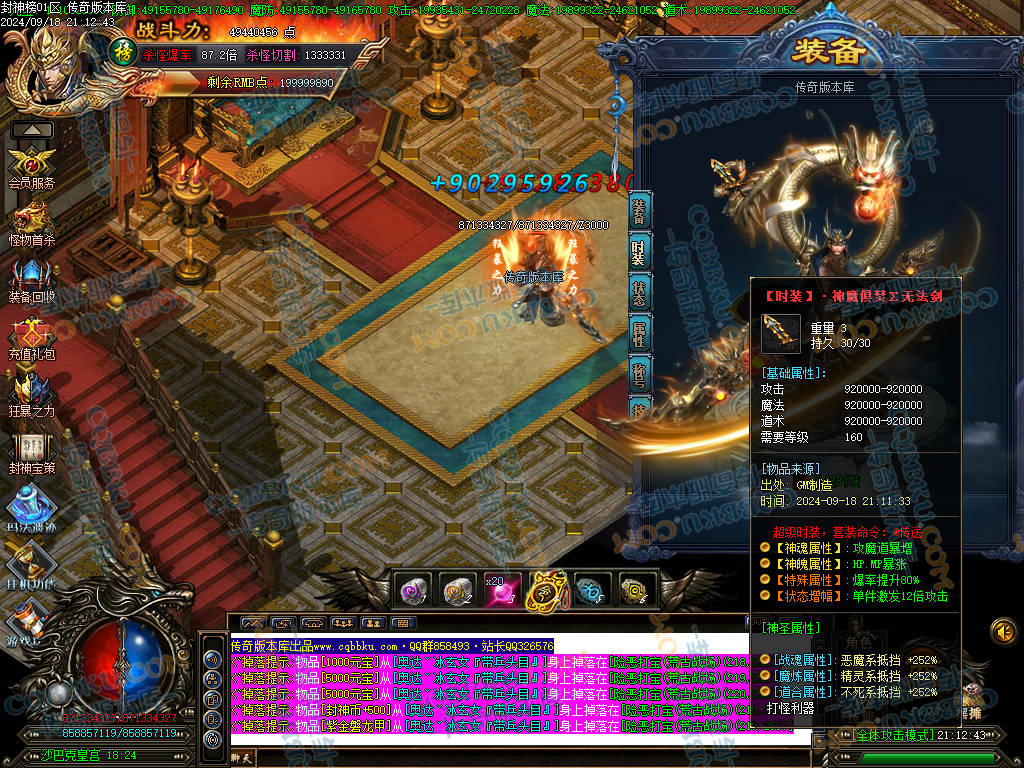
Task: Open the 封神宝策 scroll icon
Action: tap(31, 449)
